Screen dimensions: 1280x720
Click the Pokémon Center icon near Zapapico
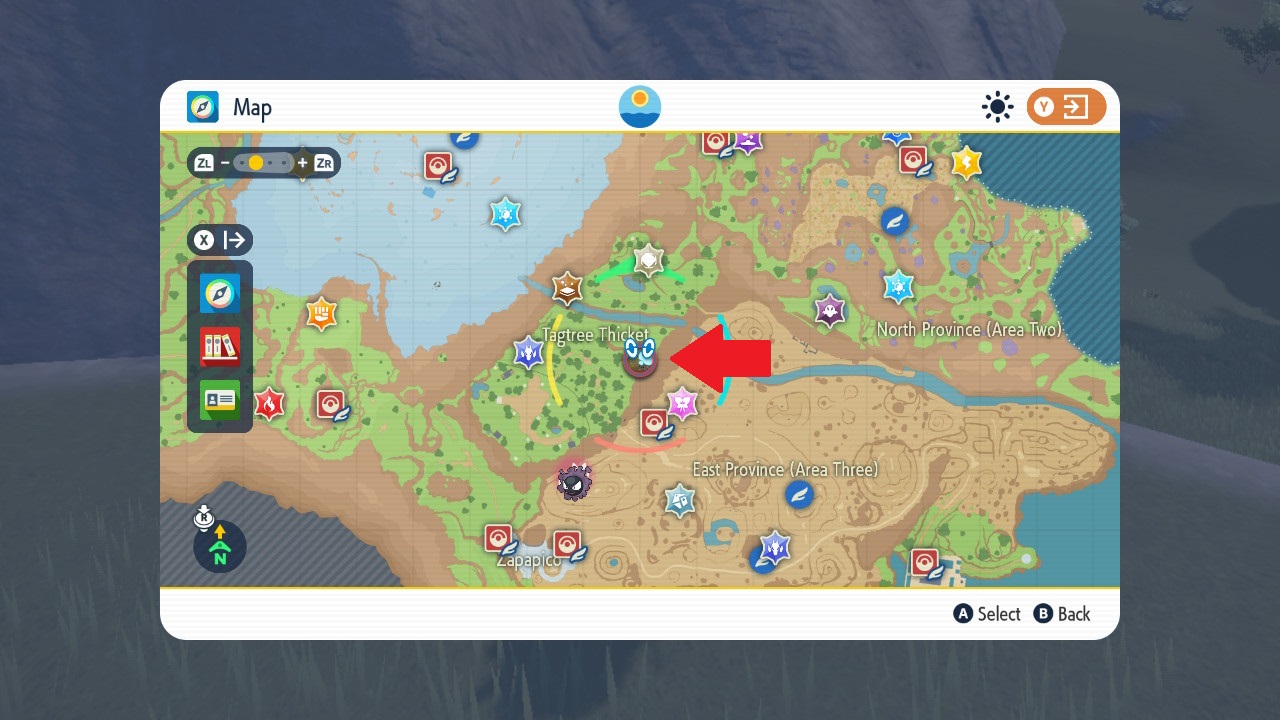click(x=497, y=536)
